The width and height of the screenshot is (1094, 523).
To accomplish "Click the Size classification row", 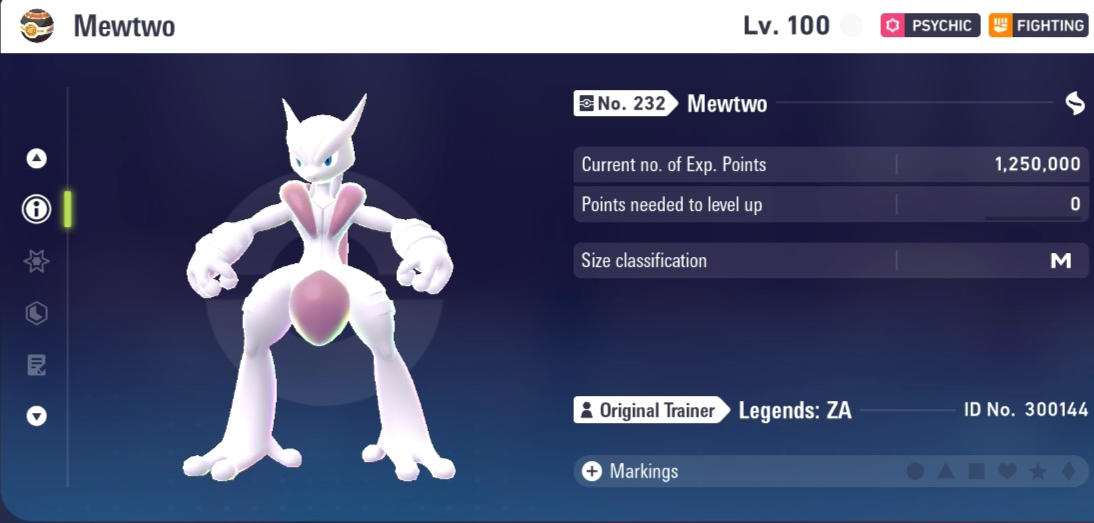I will click(x=830, y=261).
